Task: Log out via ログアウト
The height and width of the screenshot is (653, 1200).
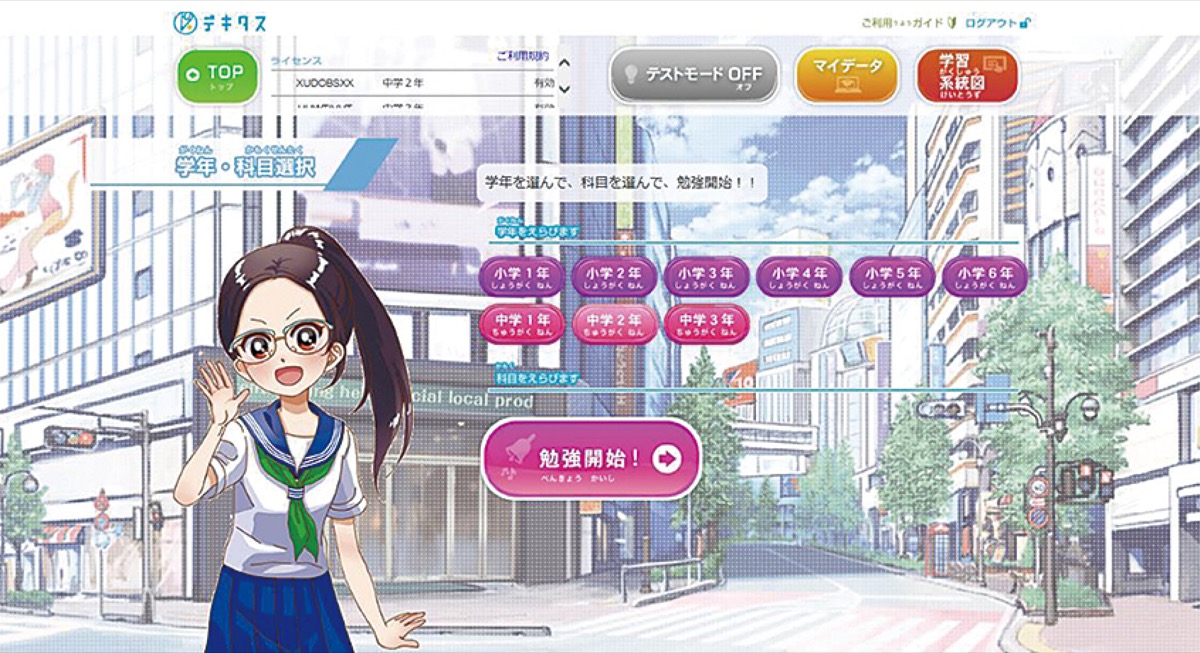Action: 997,22
